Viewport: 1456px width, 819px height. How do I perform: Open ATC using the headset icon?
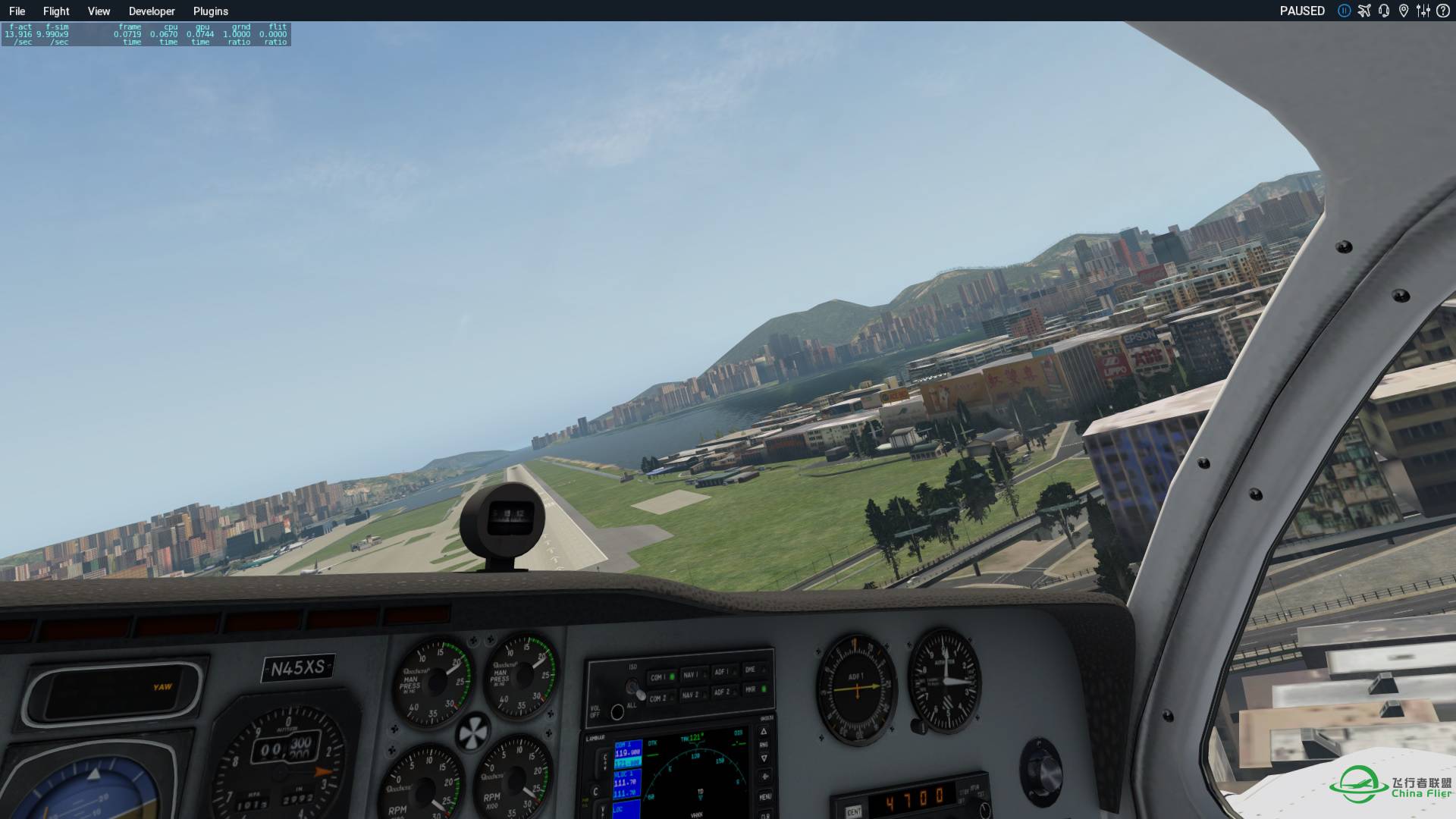pyautogui.click(x=1383, y=11)
